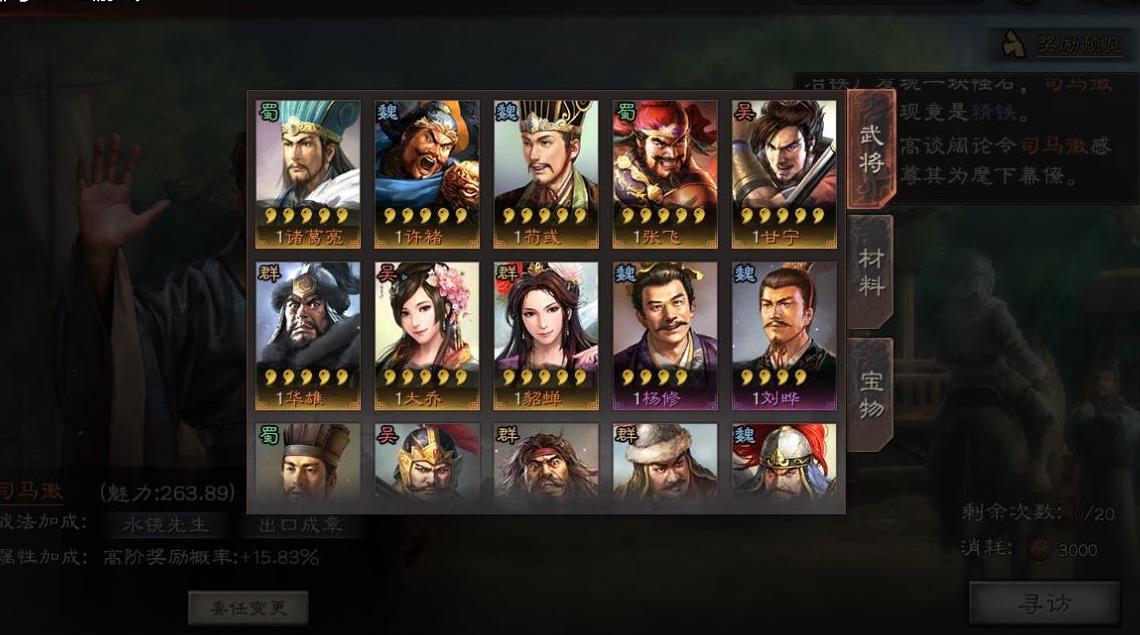Screen dimensions: 1140x635
Task: Choose the 许褚 hero card
Action: pos(427,173)
